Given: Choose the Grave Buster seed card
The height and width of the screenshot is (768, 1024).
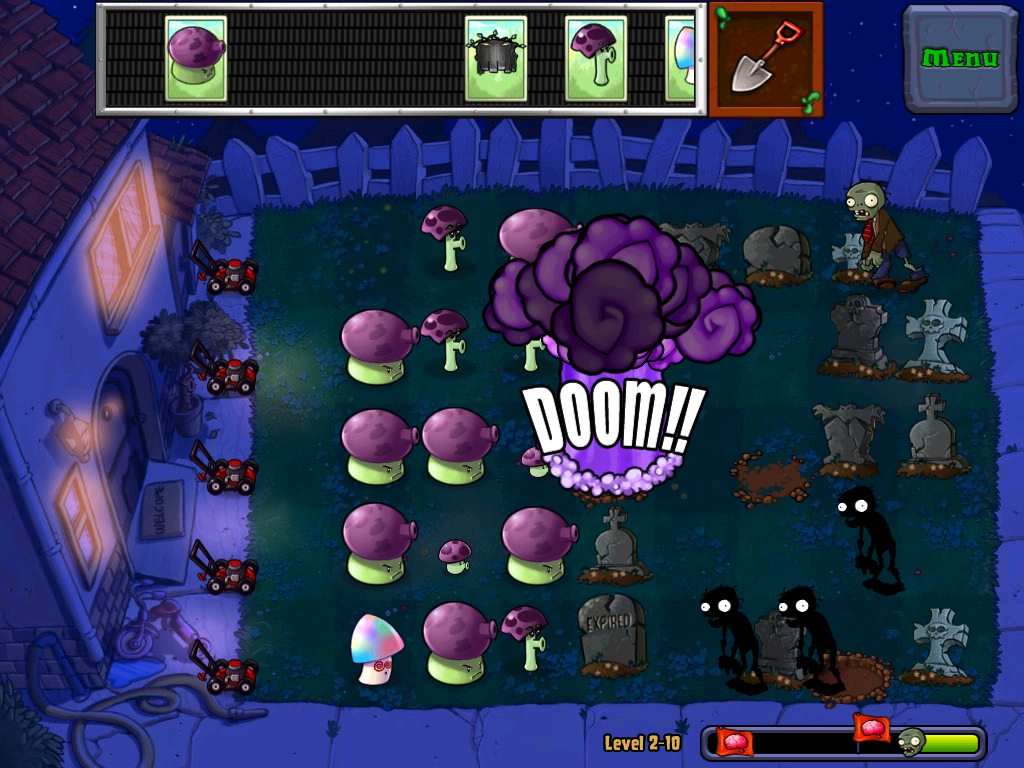Looking at the screenshot, I should (495, 59).
